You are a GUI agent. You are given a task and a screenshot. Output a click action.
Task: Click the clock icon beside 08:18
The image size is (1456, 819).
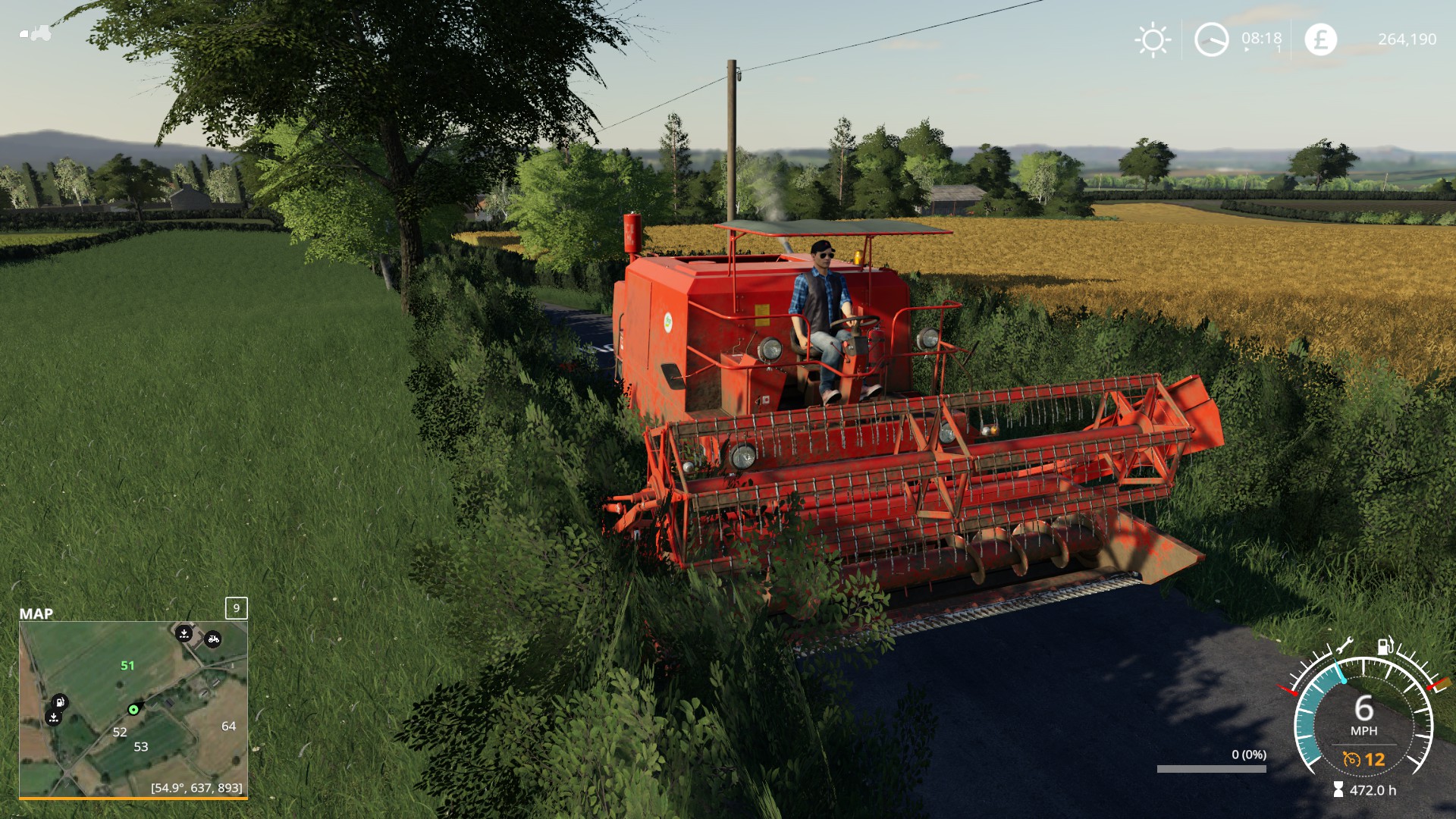(x=1211, y=39)
